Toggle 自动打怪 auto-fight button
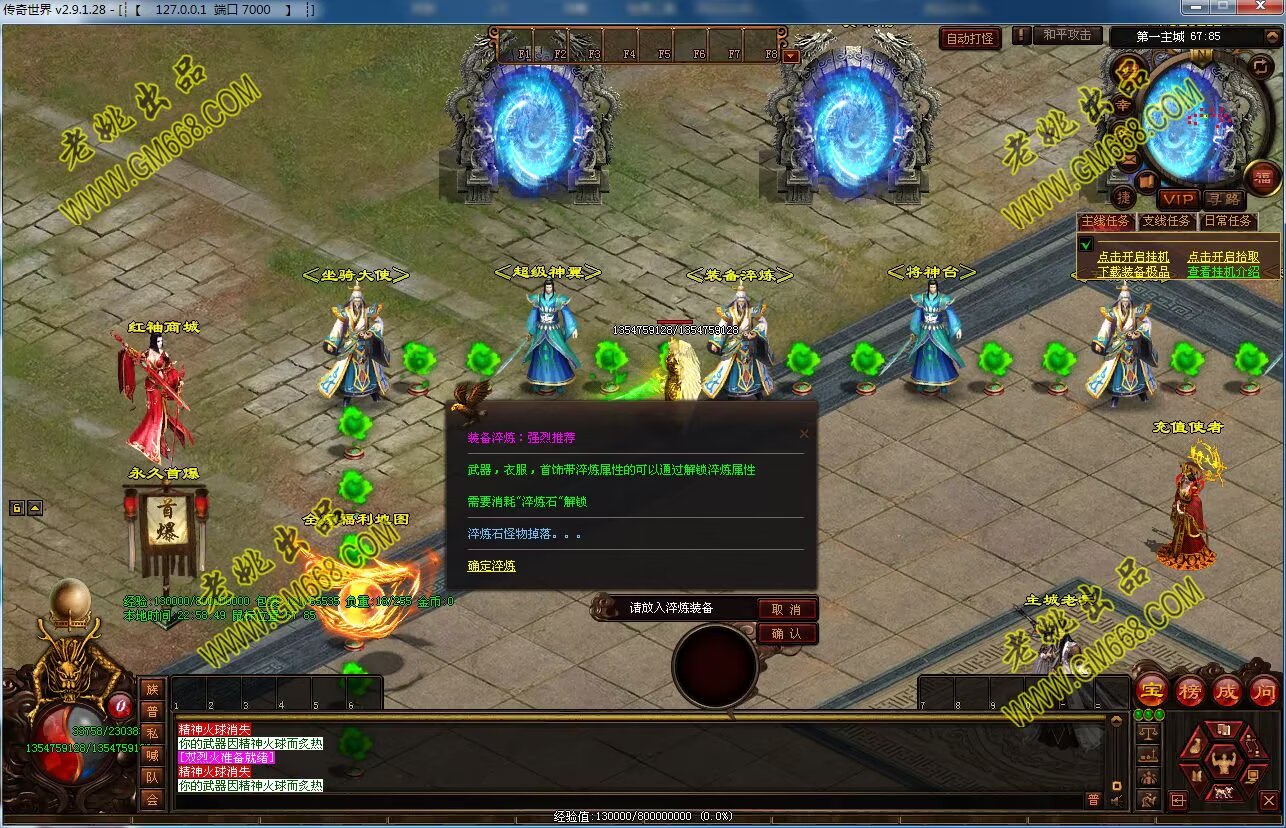1286x828 pixels. [x=970, y=39]
